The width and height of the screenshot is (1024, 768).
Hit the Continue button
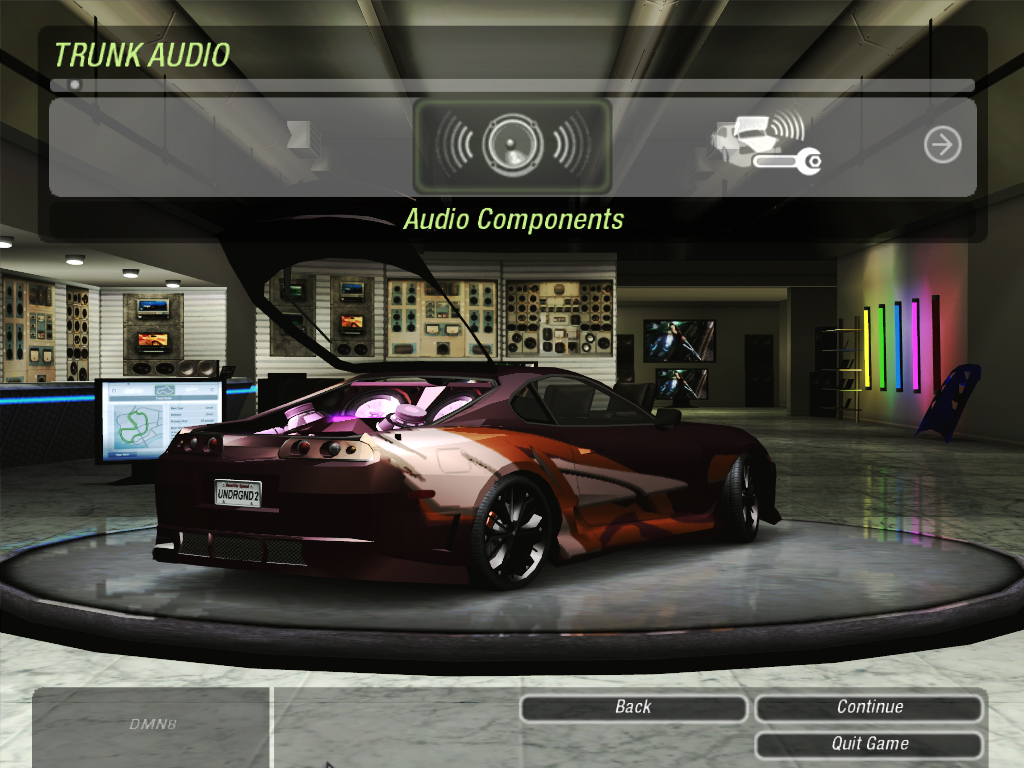(869, 708)
